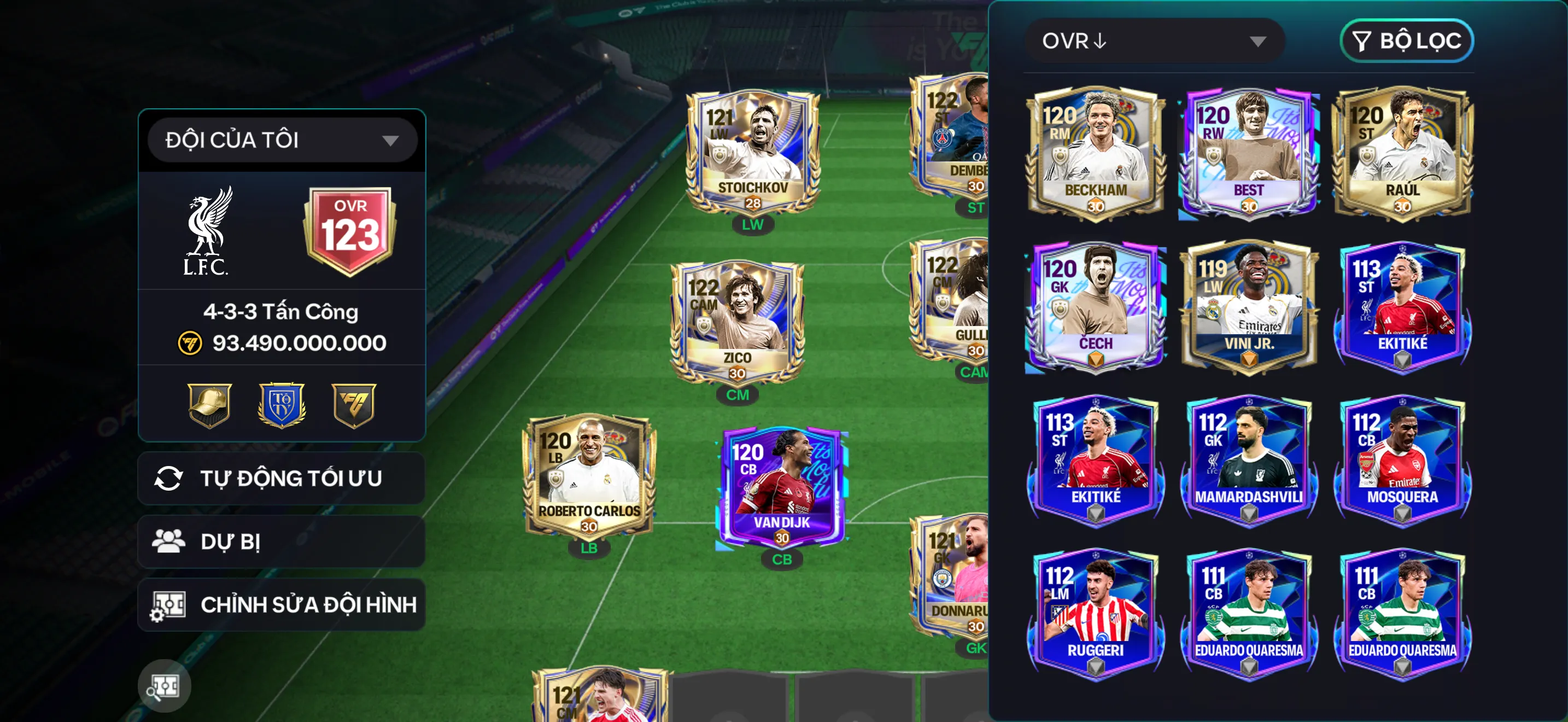
Task: Pick the Mamardashvili 112 GK card
Action: pyautogui.click(x=1249, y=460)
